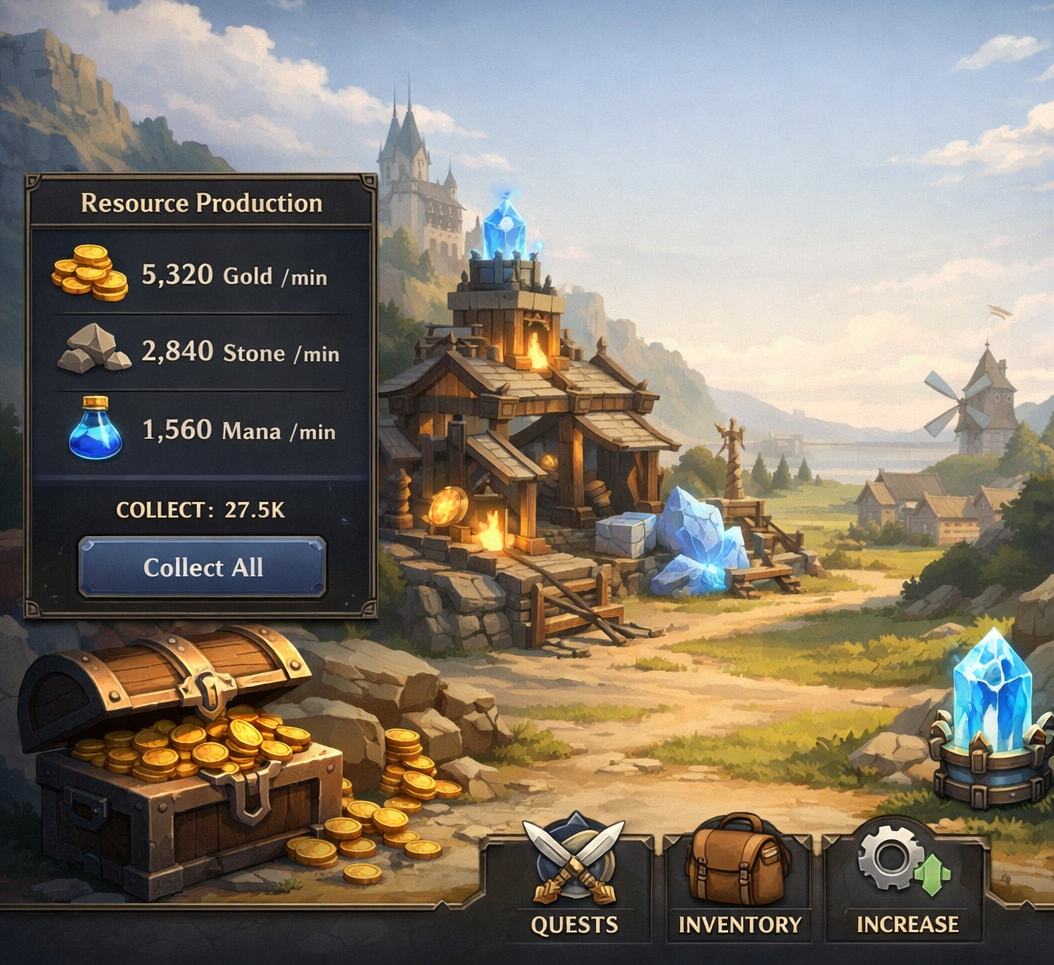1054x965 pixels.
Task: Select the Mana production row
Action: click(200, 431)
